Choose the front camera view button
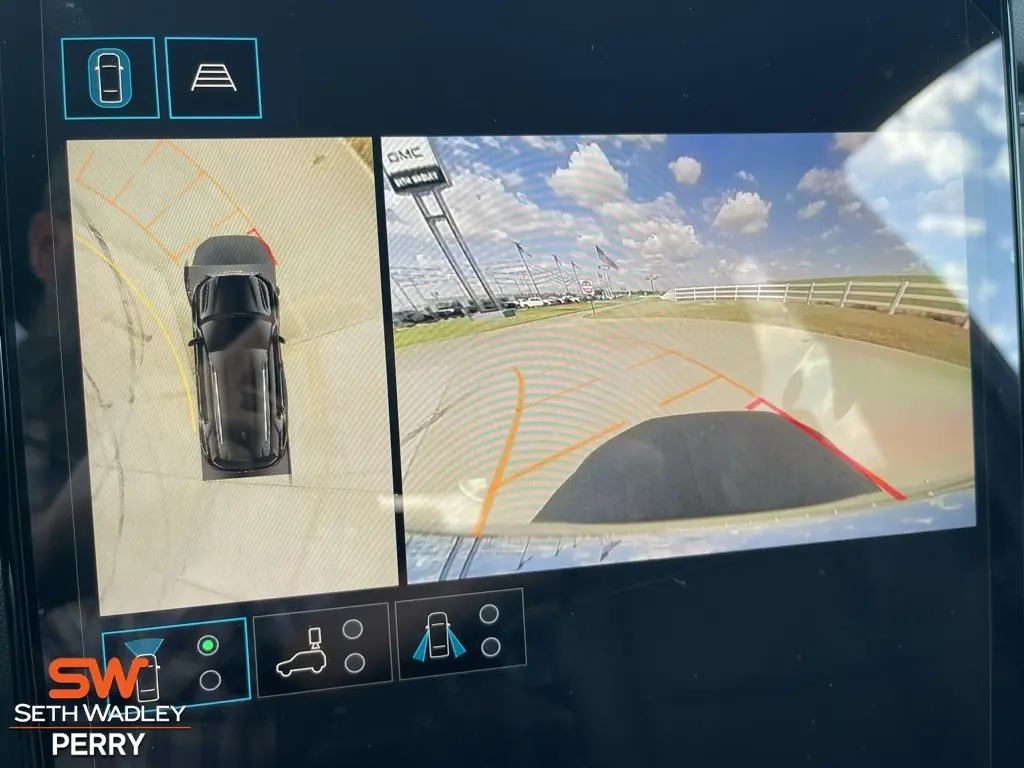 (175, 663)
